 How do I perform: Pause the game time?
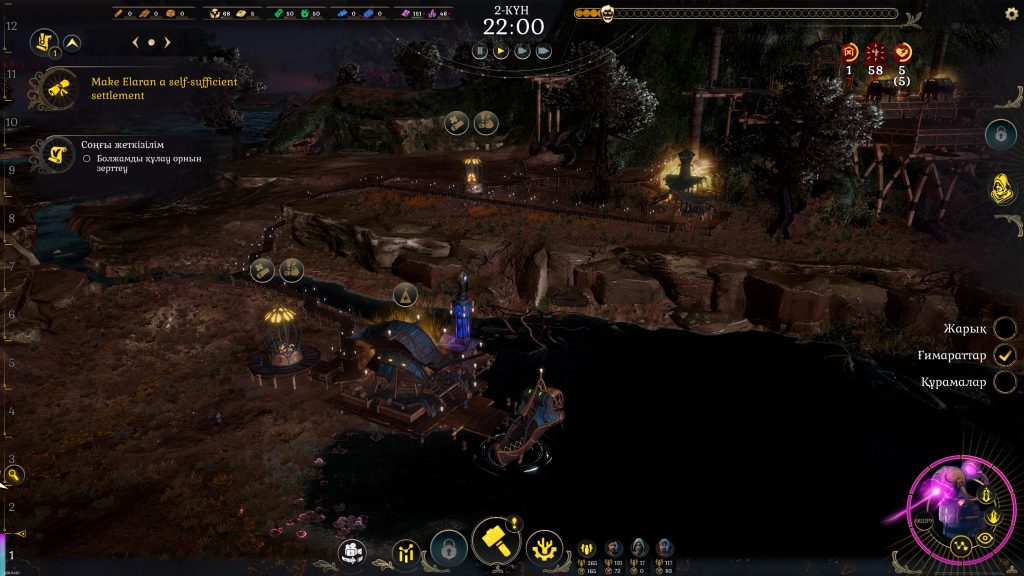click(x=480, y=50)
